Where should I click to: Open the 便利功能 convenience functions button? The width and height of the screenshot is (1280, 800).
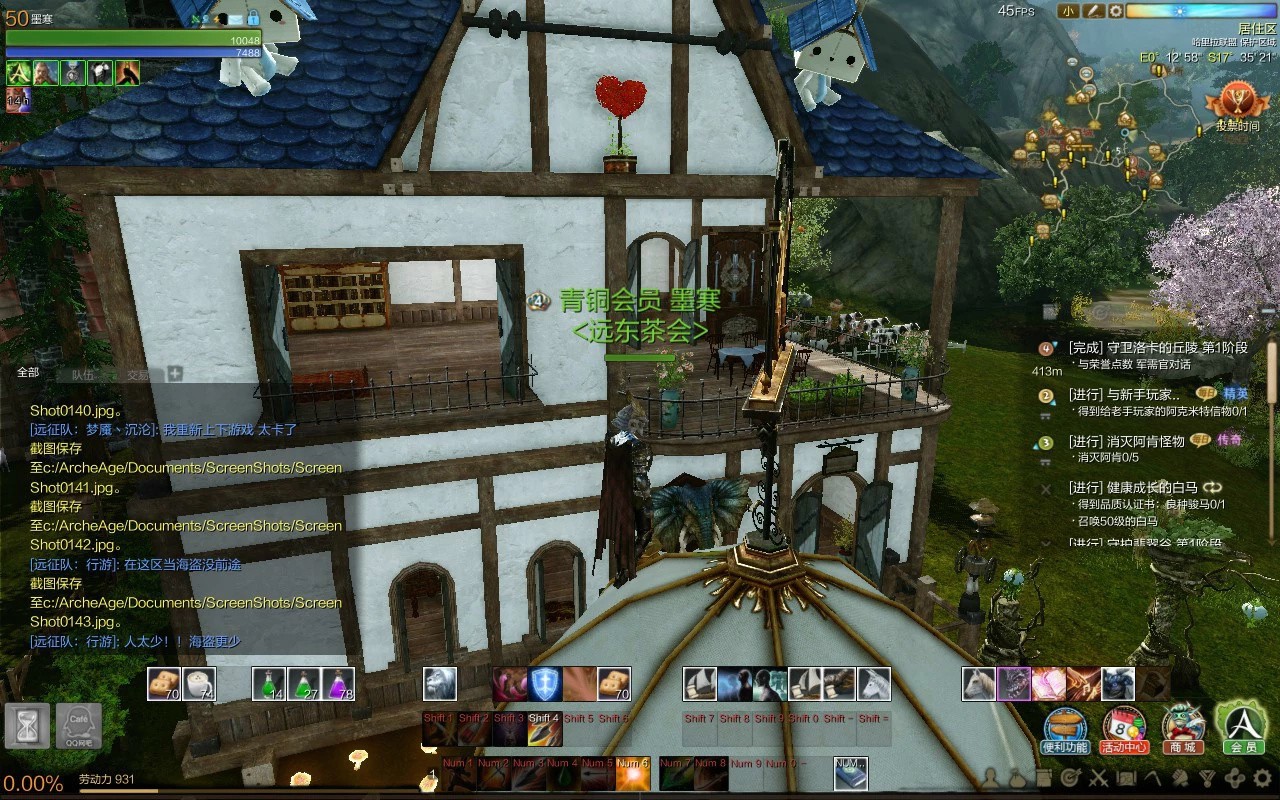coord(1065,728)
